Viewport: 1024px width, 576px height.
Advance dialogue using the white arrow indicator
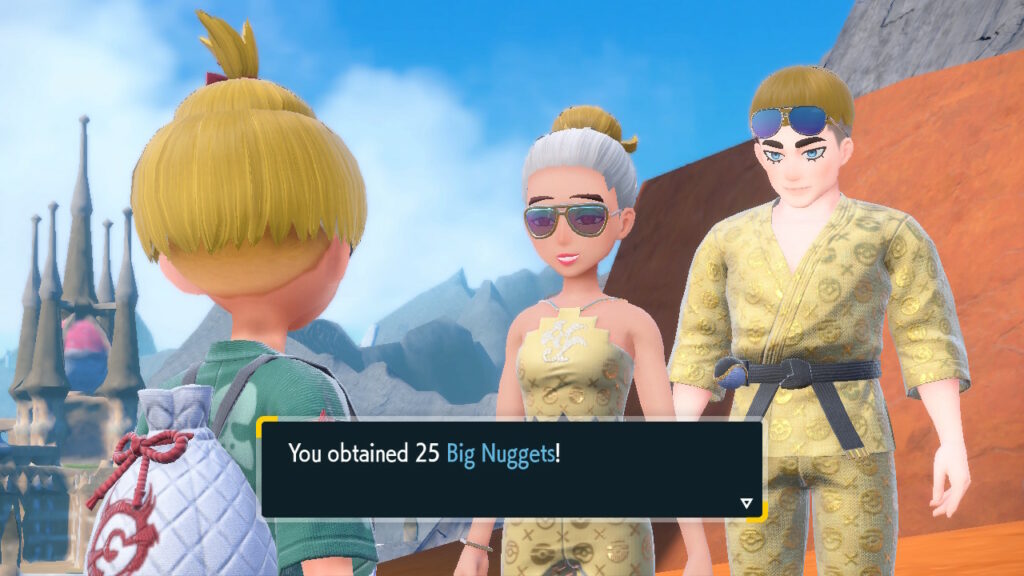[x=745, y=503]
